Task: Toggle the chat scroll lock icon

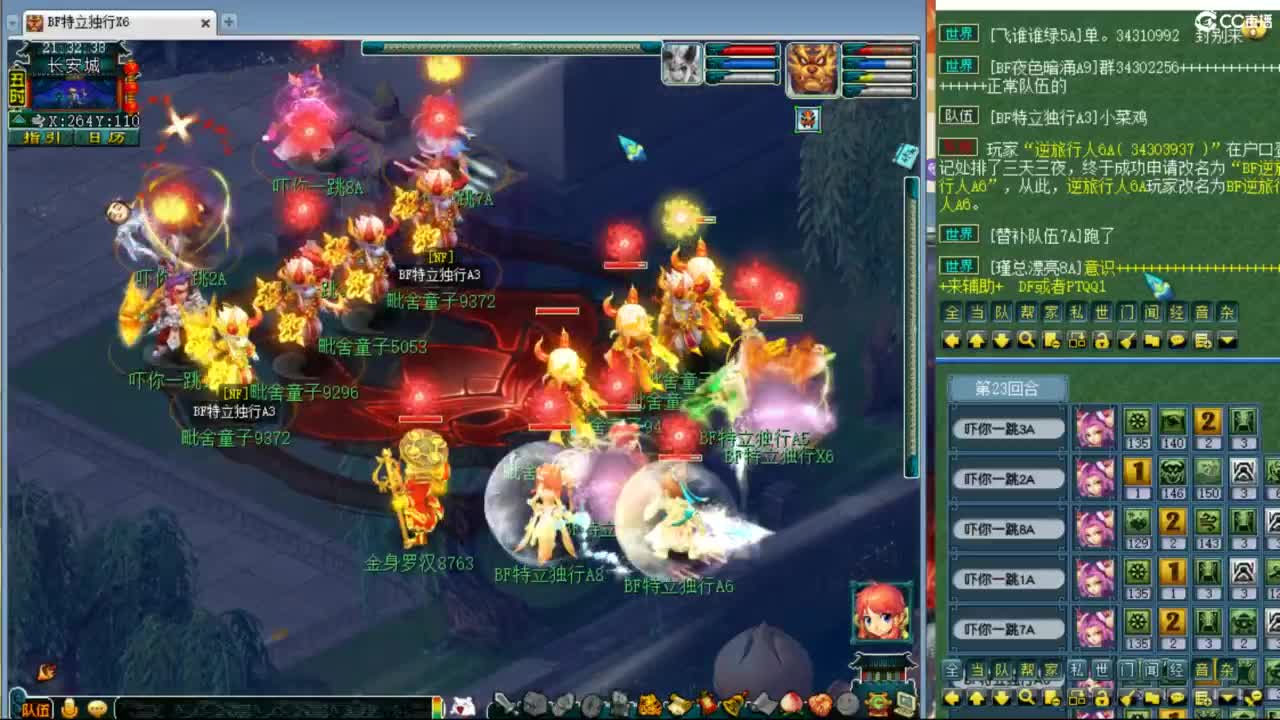Action: click(x=1101, y=341)
